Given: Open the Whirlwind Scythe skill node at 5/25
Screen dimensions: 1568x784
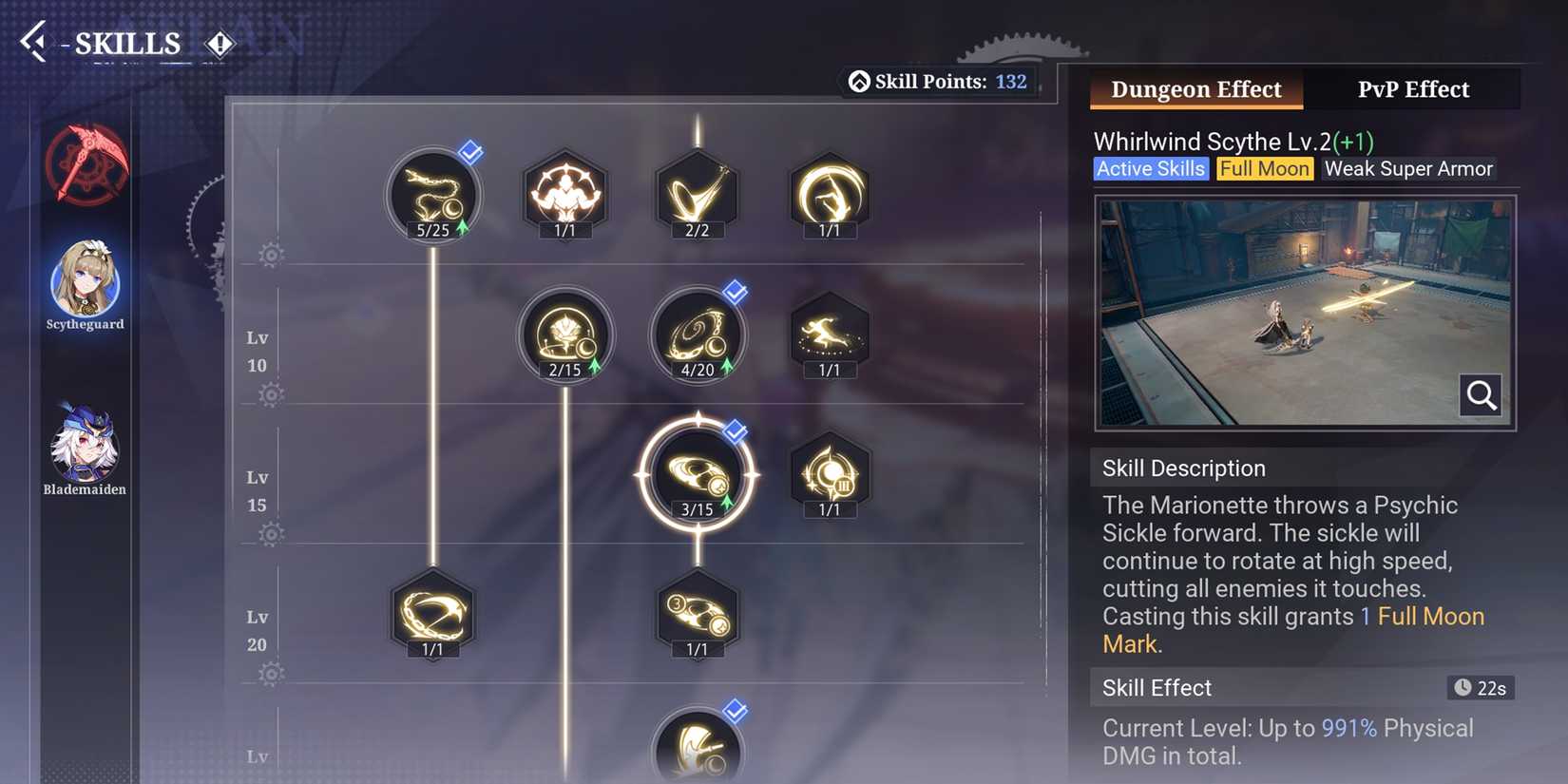Looking at the screenshot, I should coord(433,195).
